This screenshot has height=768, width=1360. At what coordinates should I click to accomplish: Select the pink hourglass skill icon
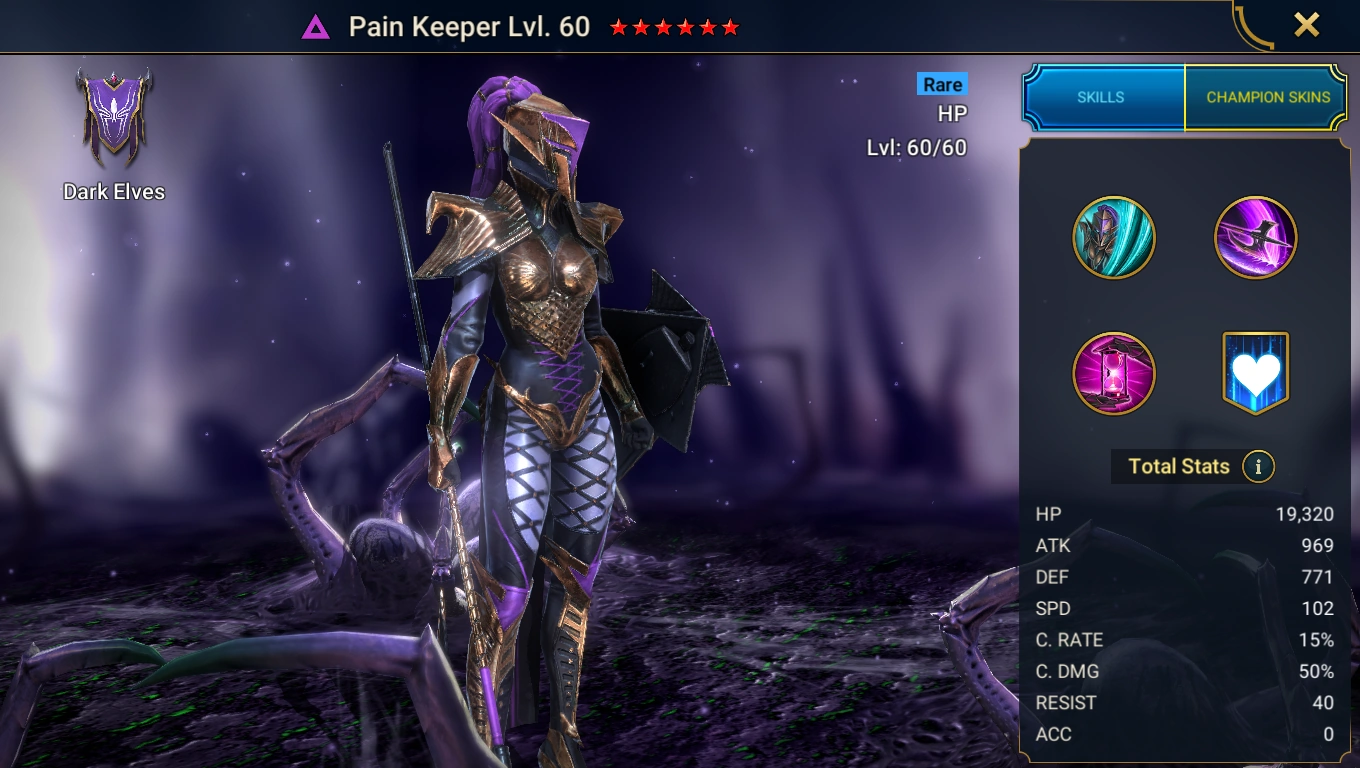click(1114, 374)
